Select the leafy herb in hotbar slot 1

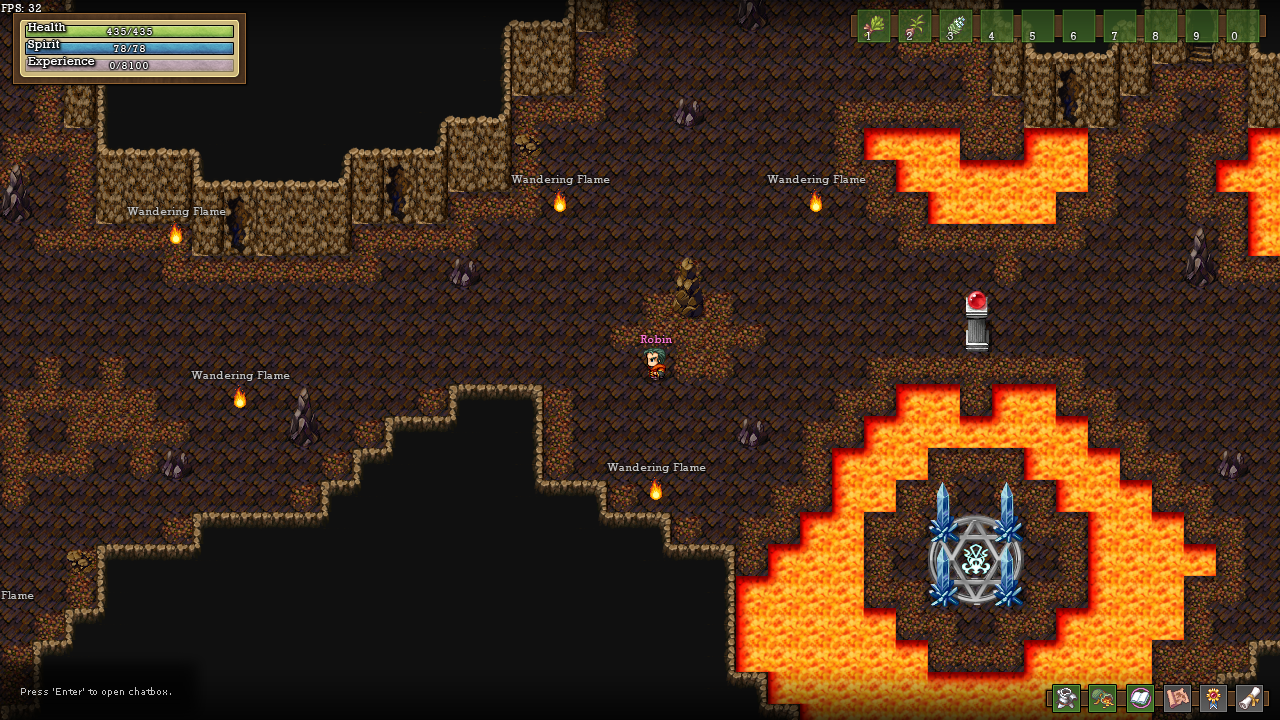[x=873, y=26]
